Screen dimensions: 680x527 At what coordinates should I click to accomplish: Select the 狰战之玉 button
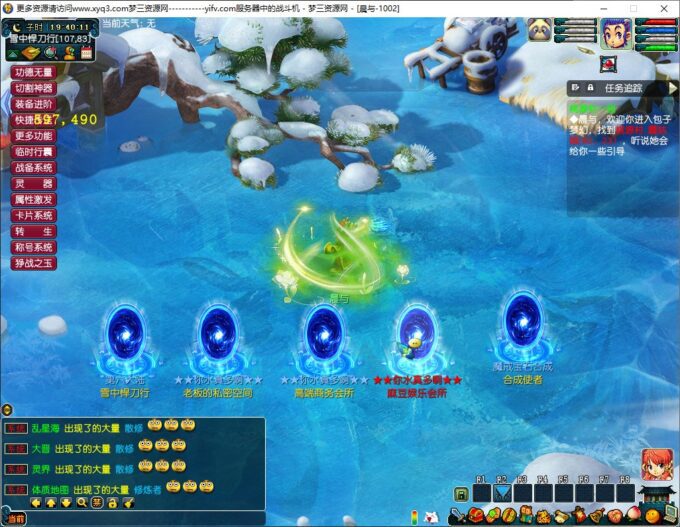34,263
